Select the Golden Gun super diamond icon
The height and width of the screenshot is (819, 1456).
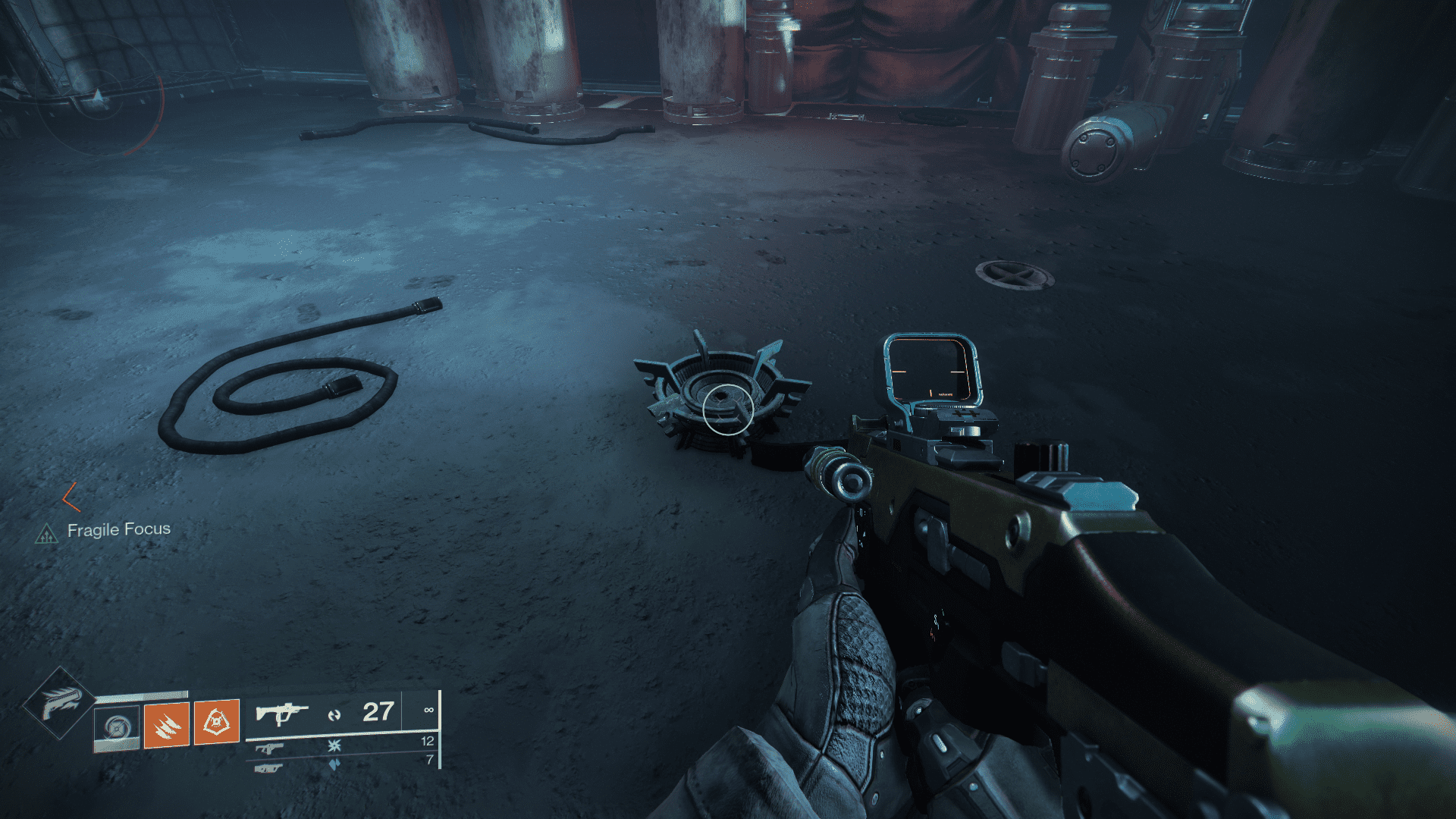pyautogui.click(x=59, y=703)
